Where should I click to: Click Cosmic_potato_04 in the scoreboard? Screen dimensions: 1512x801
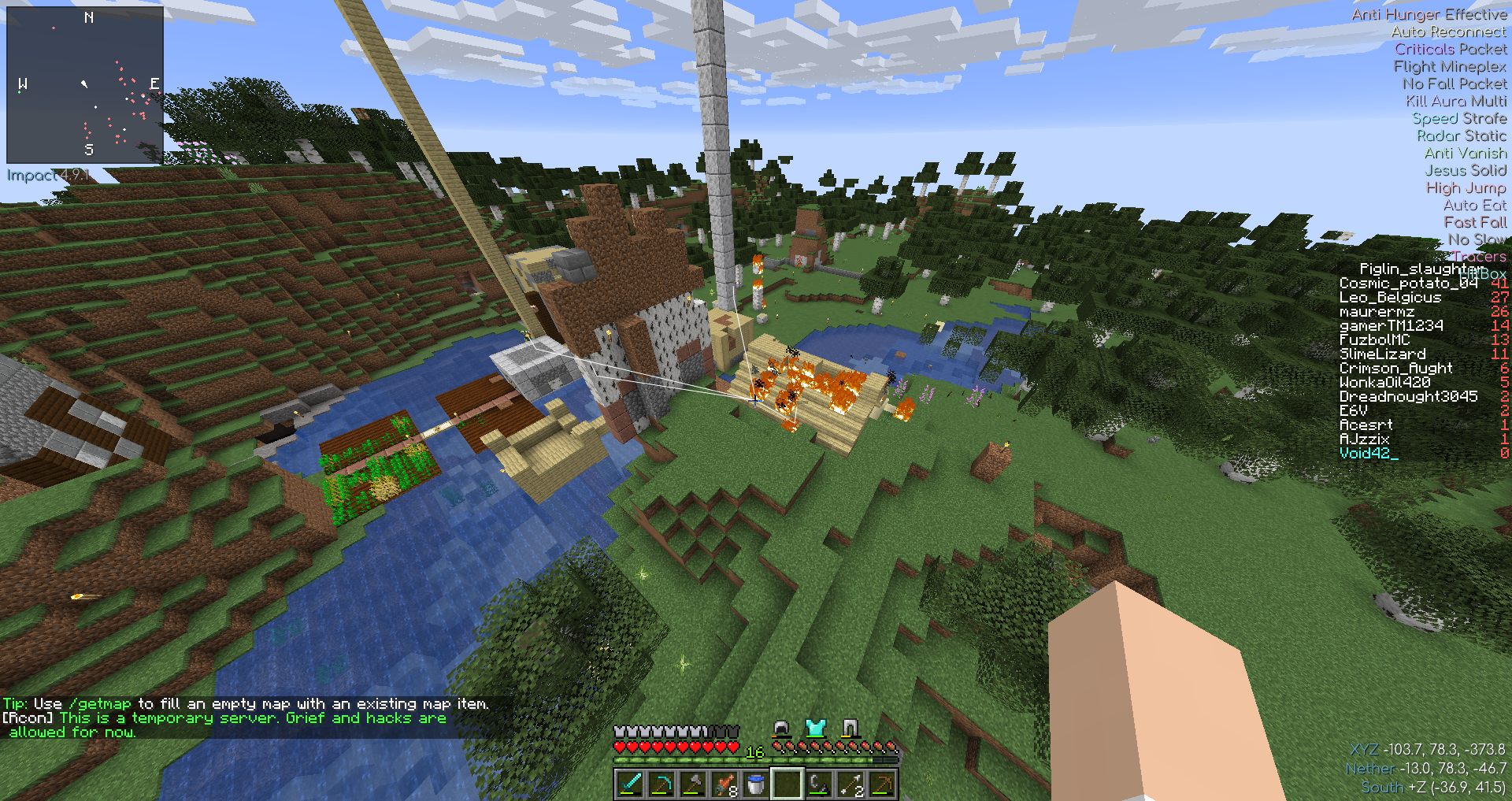1408,284
